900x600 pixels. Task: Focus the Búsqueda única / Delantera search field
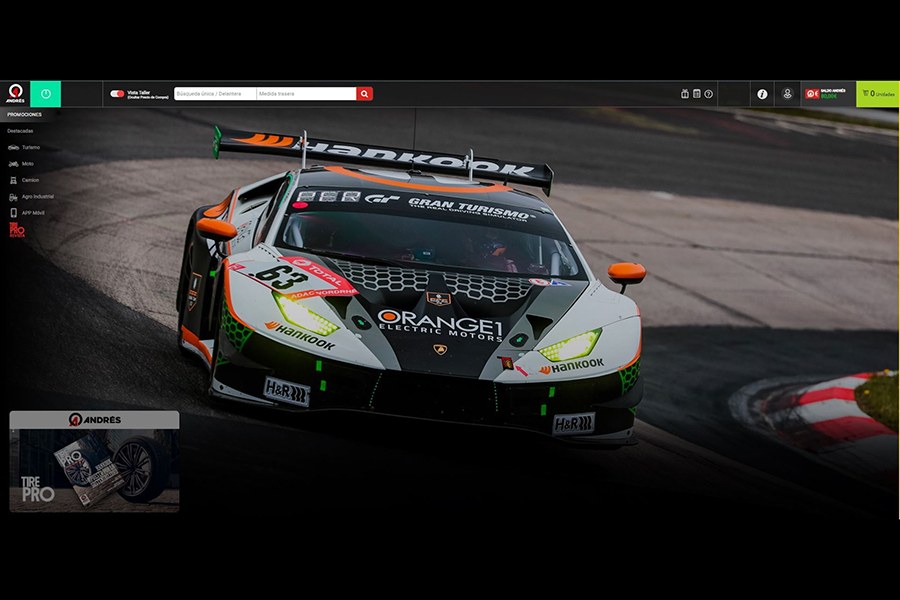click(215, 94)
